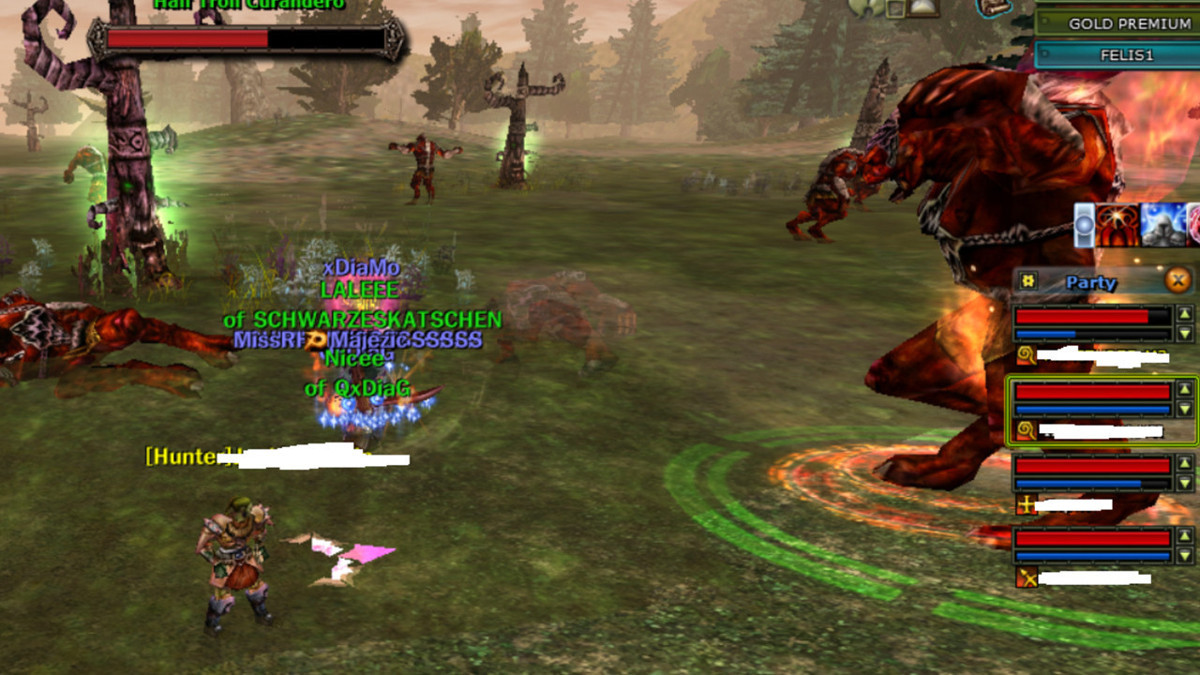Open the Party panel settings gear
Image resolution: width=1200 pixels, height=675 pixels.
1027,281
